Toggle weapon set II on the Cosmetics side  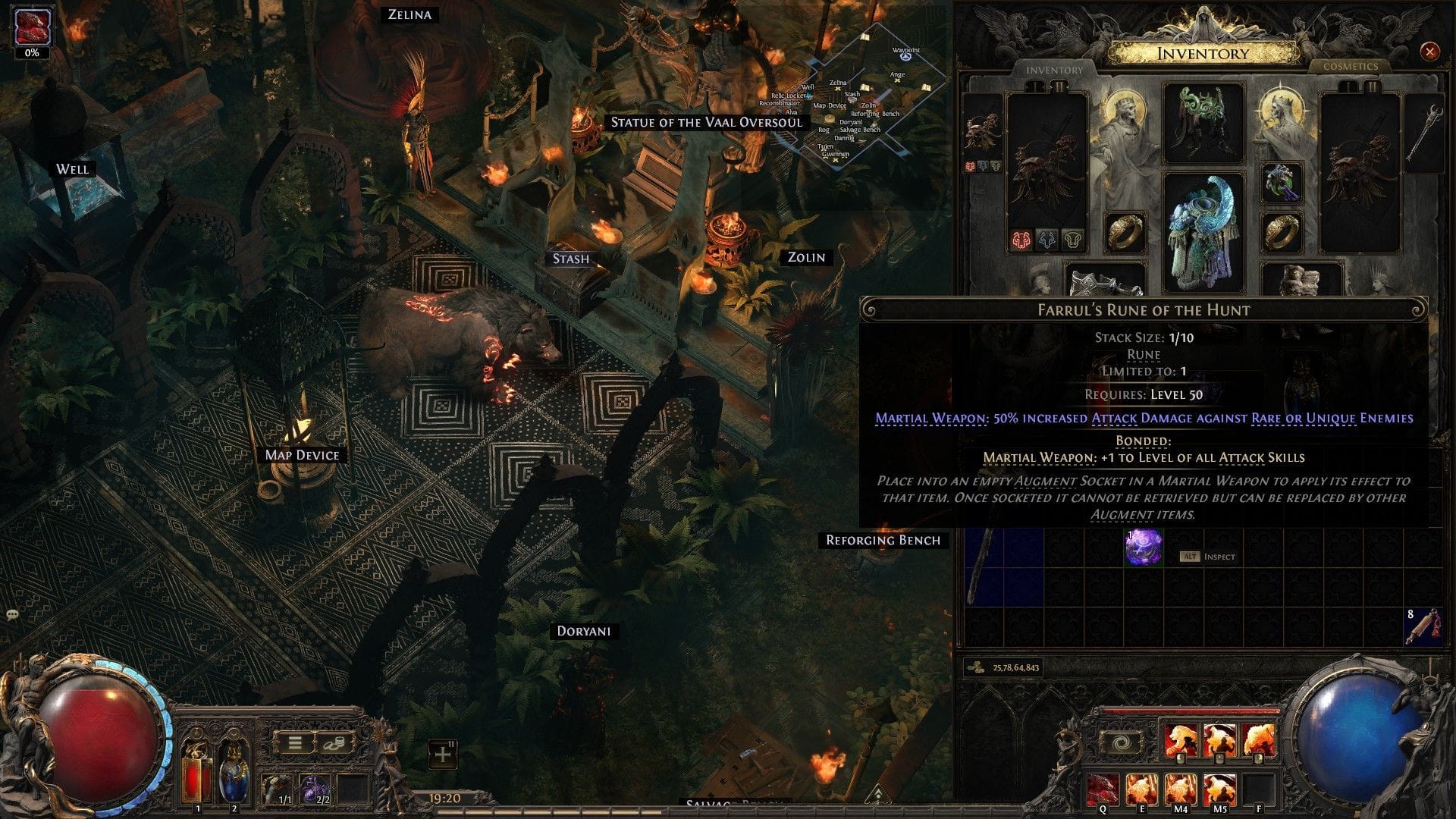click(1371, 86)
